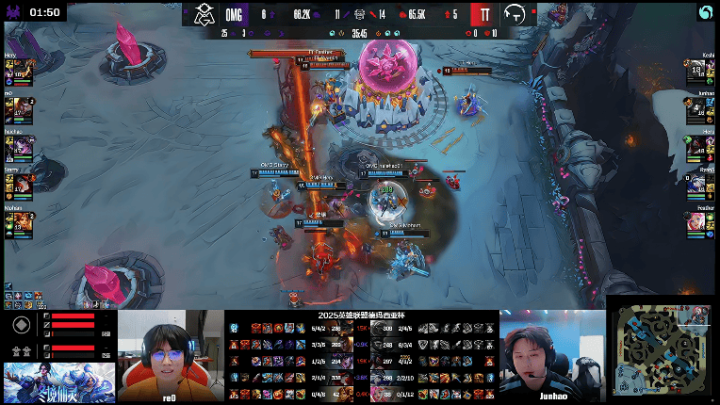The width and height of the screenshot is (720, 405).
Task: Click the center items scoreboard panel
Action: 361,355
